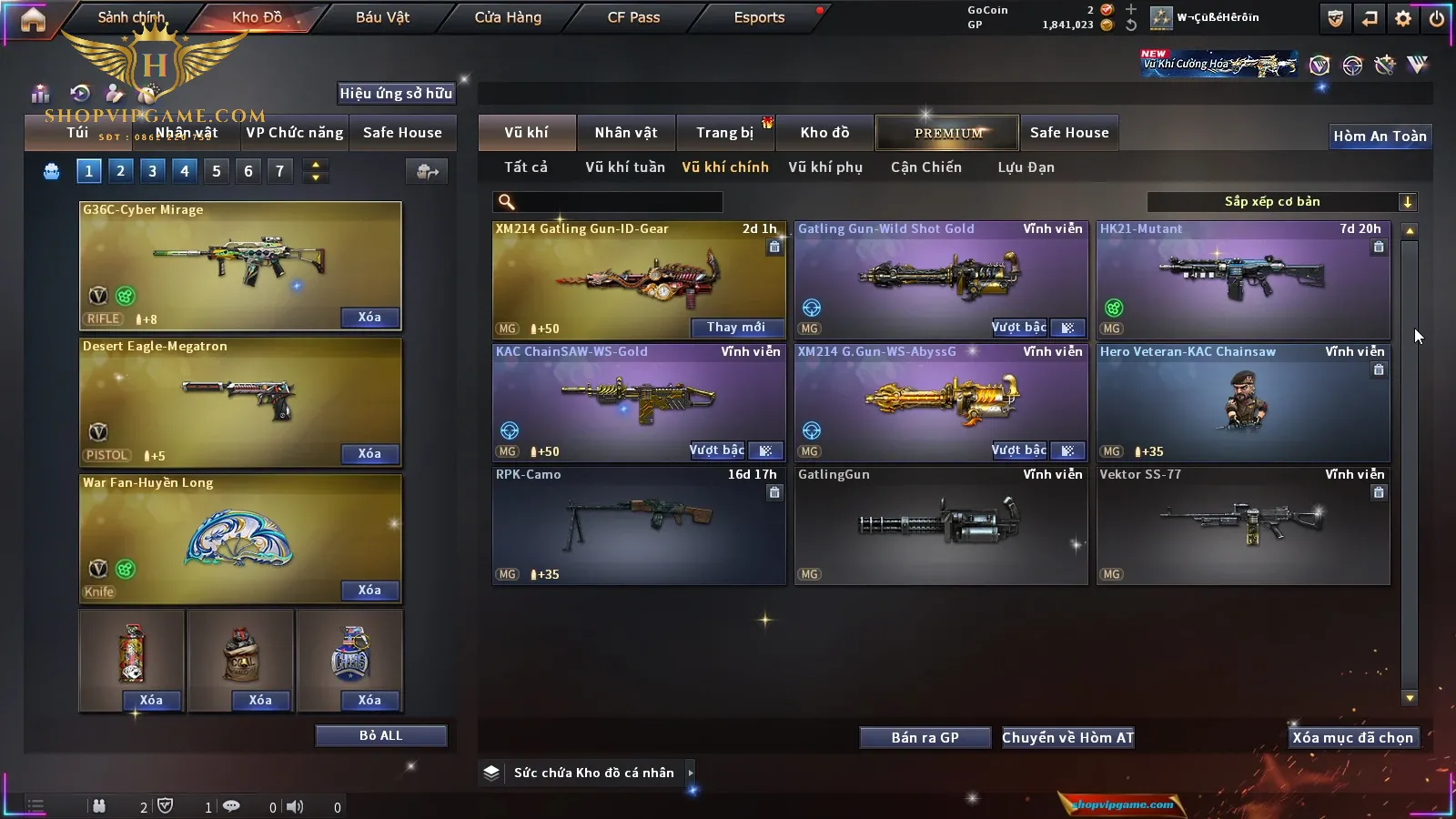This screenshot has width=1456, height=819.
Task: Open the CF Pass menu
Action: coord(633,17)
